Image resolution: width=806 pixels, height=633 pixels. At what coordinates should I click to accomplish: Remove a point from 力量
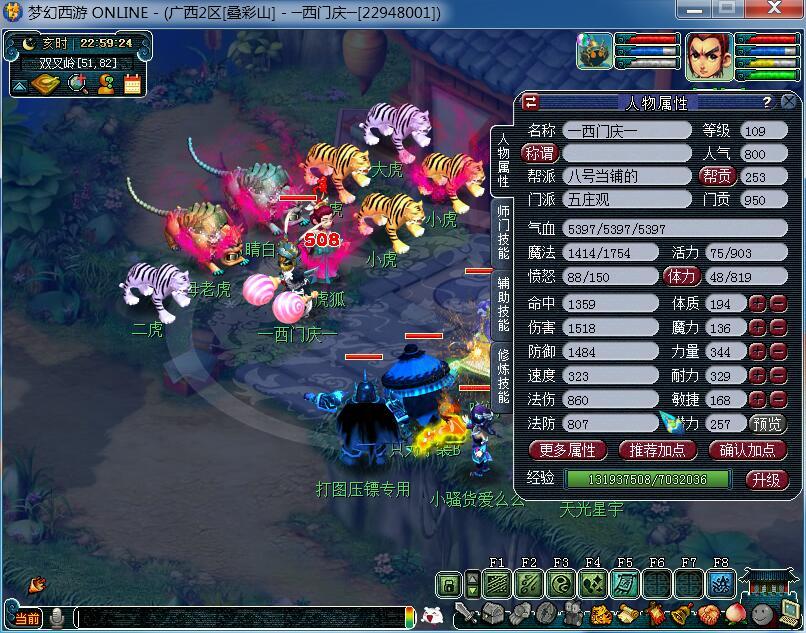point(779,352)
